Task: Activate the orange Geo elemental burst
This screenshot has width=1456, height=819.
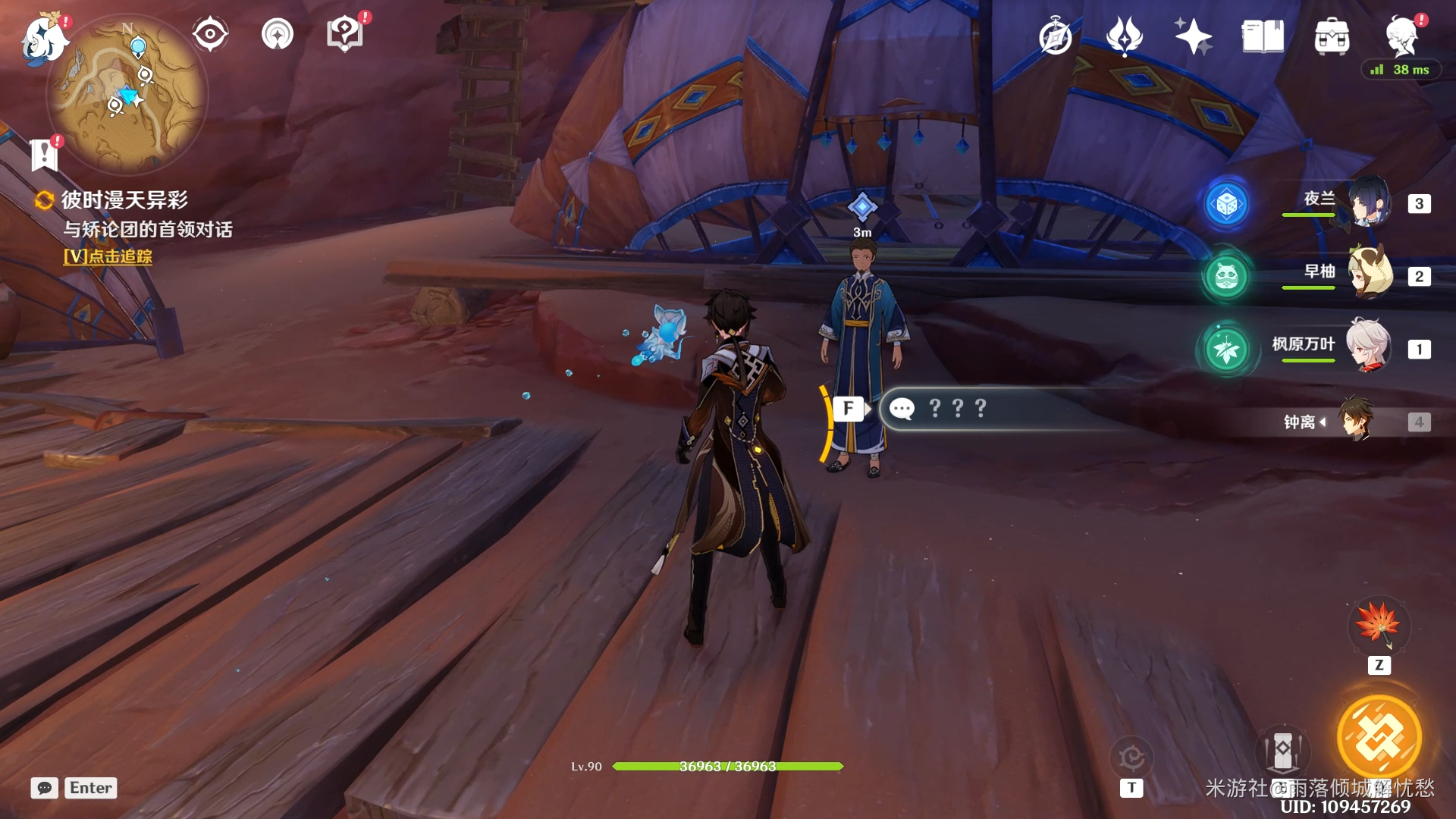Action: (1379, 737)
